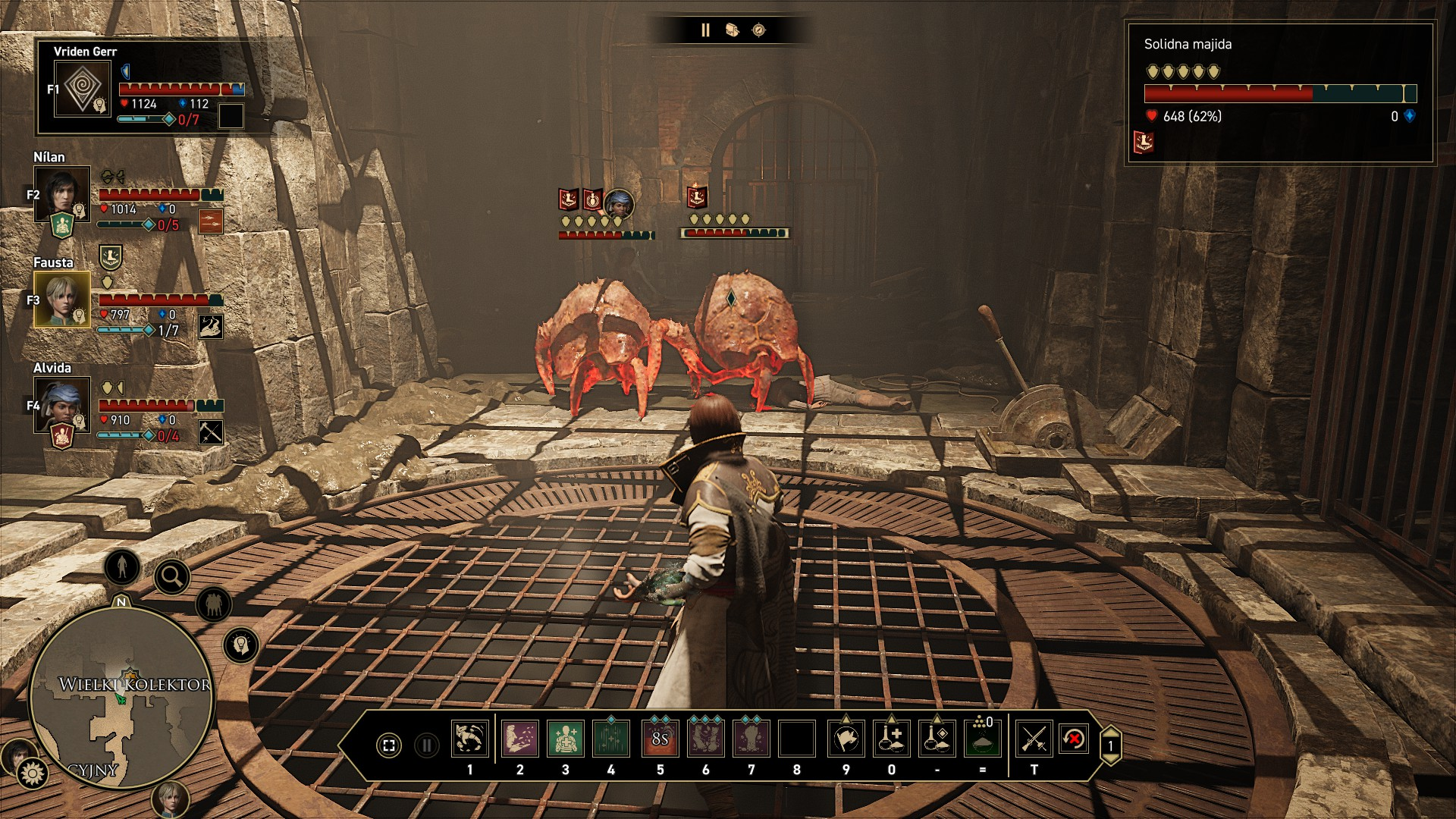The width and height of the screenshot is (1456, 819).
Task: Click the magnifying glass button above the minimap
Action: (172, 577)
